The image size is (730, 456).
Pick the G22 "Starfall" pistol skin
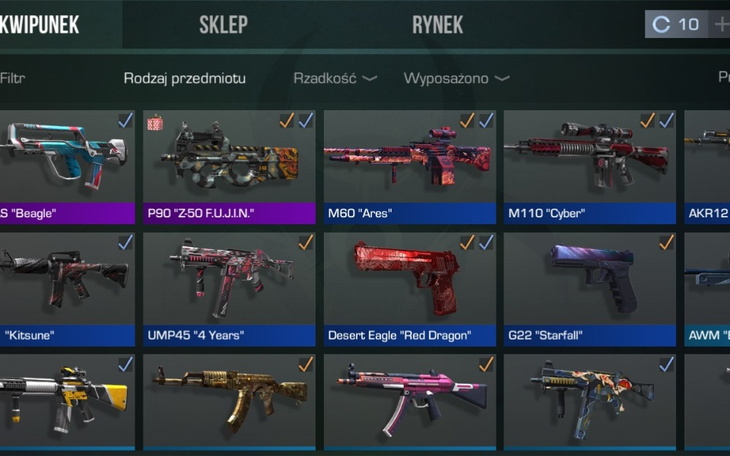point(589,287)
